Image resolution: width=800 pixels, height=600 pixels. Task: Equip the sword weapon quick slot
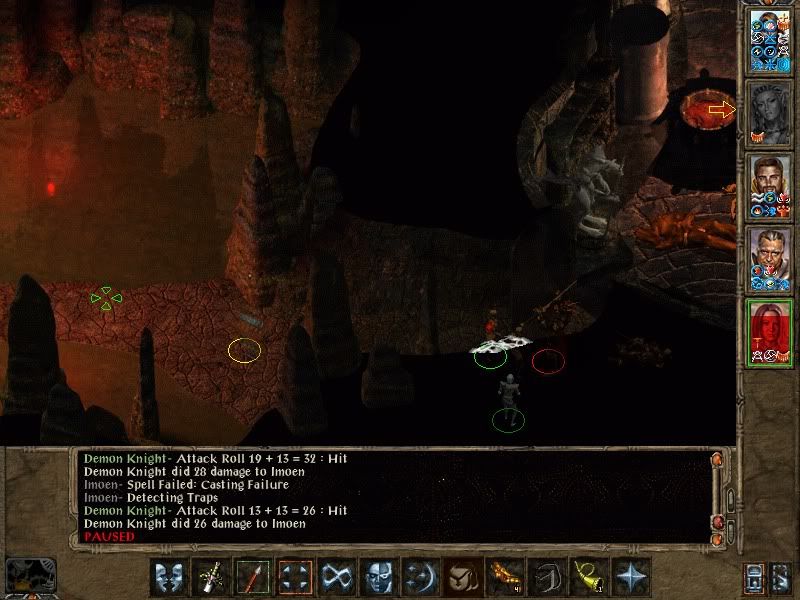tap(212, 577)
